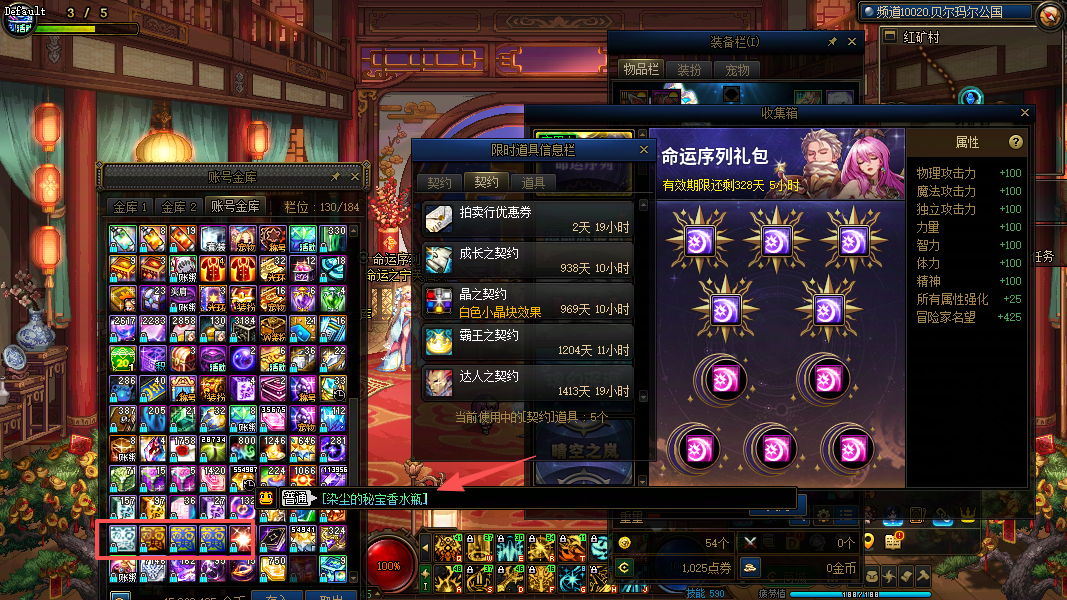This screenshot has height=600, width=1067.
Task: Open the 金库 2 vault tab
Action: [179, 207]
